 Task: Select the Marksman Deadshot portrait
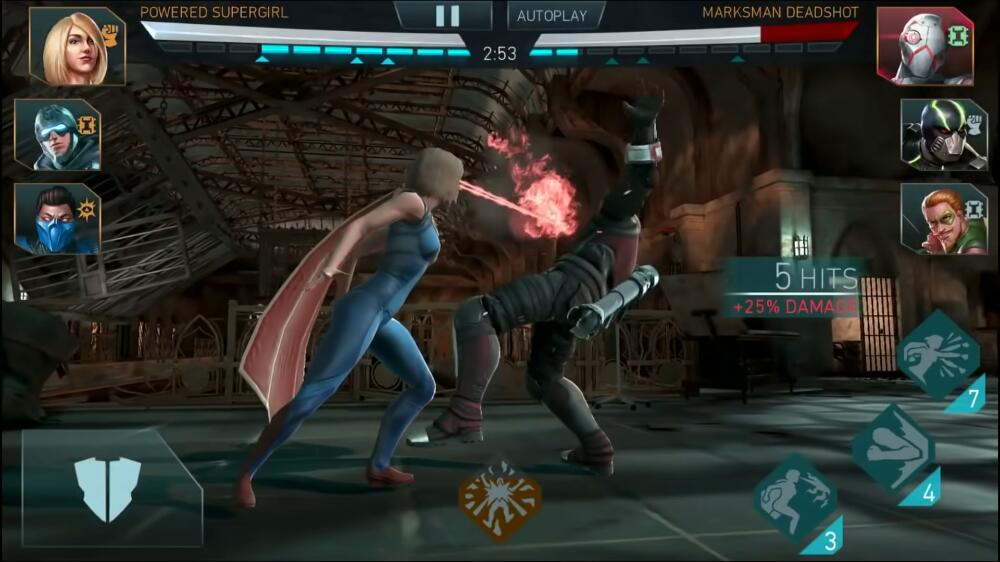coord(924,46)
